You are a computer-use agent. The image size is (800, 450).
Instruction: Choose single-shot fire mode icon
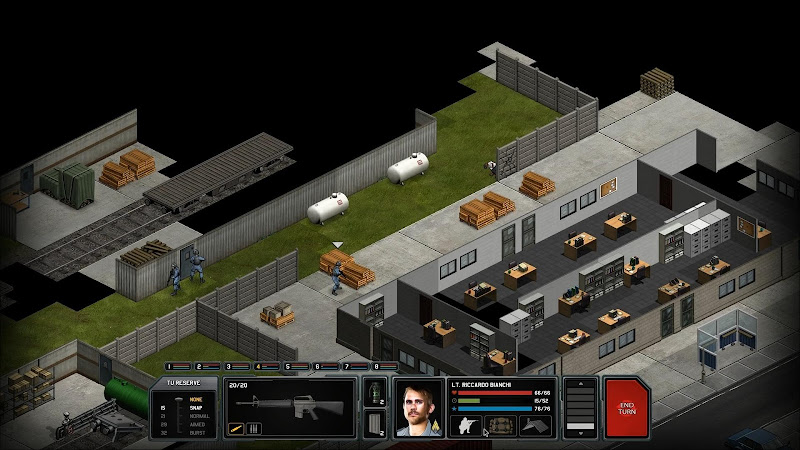tap(237, 430)
